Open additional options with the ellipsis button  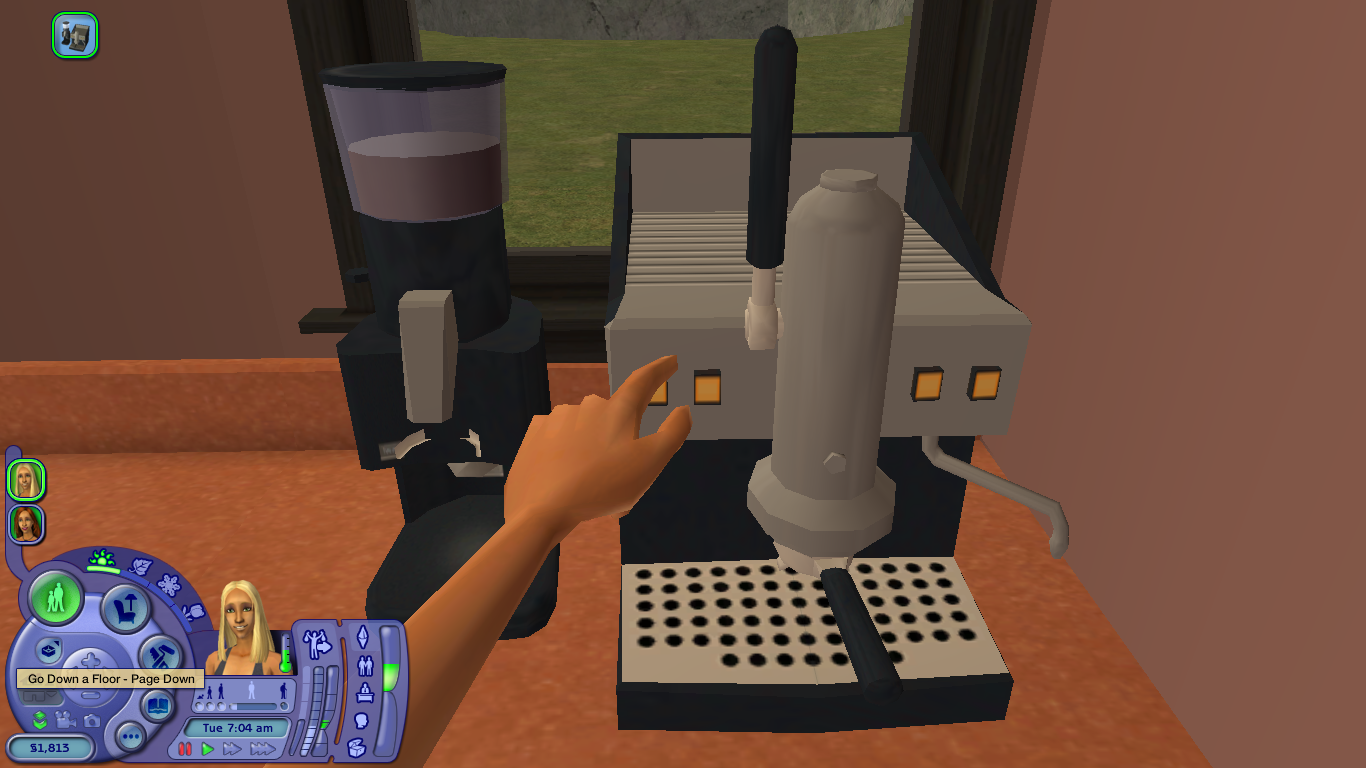[x=131, y=736]
